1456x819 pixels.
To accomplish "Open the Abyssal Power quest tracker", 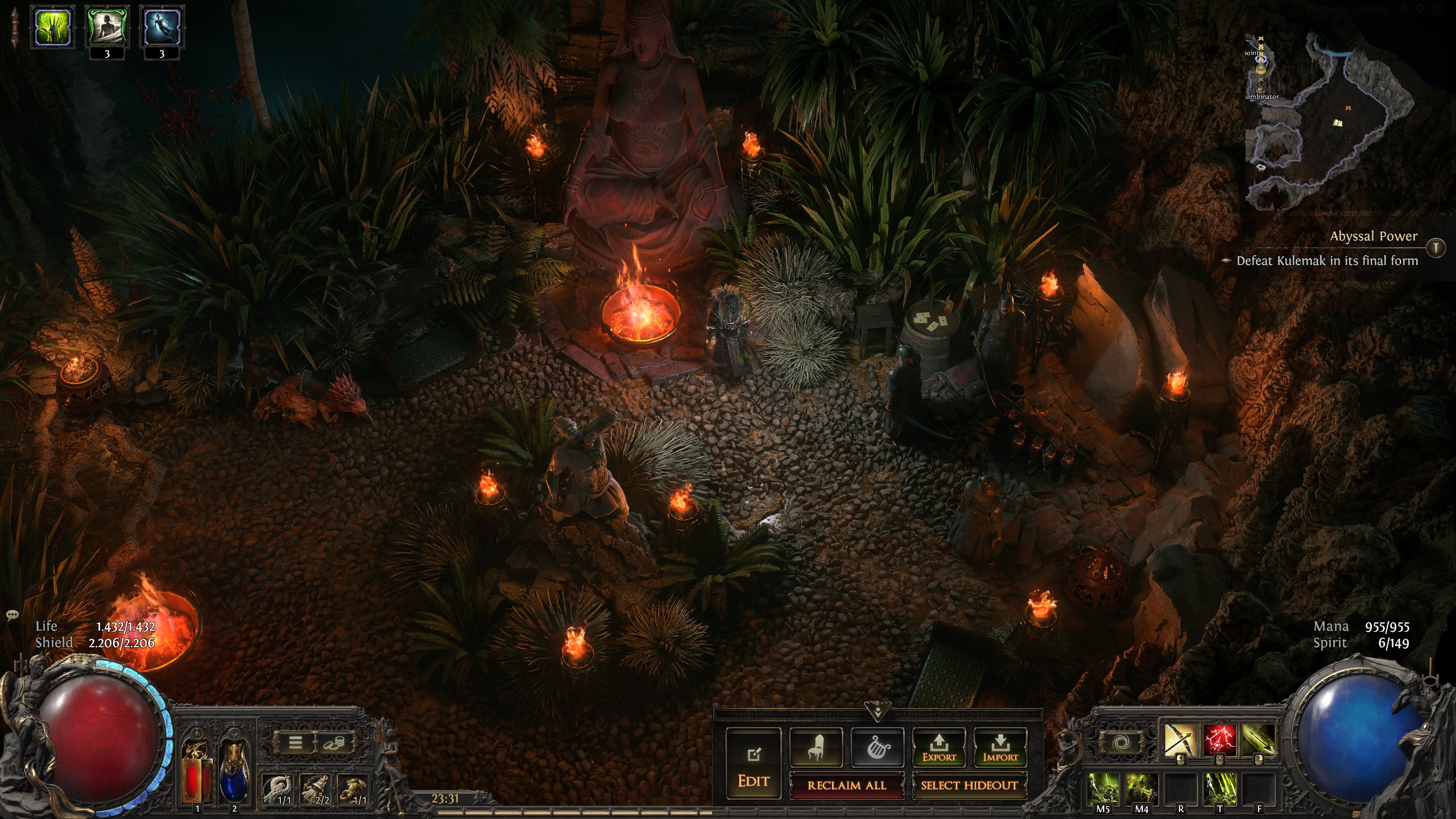I will click(1374, 237).
